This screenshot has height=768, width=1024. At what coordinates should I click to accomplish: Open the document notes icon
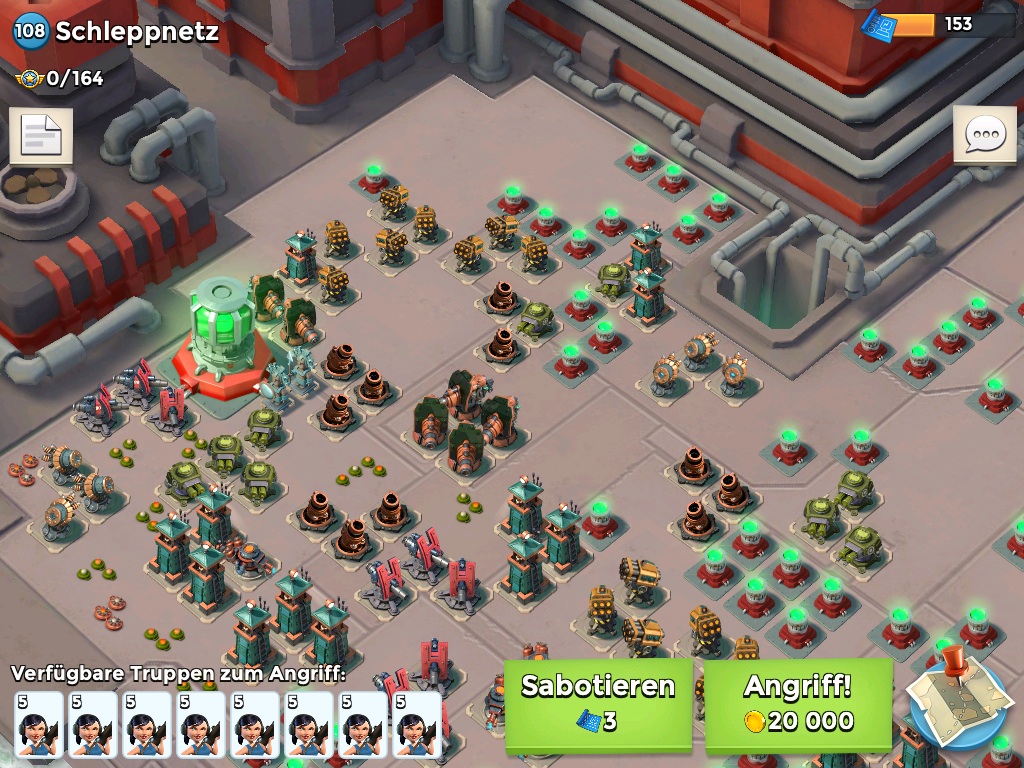(x=41, y=135)
